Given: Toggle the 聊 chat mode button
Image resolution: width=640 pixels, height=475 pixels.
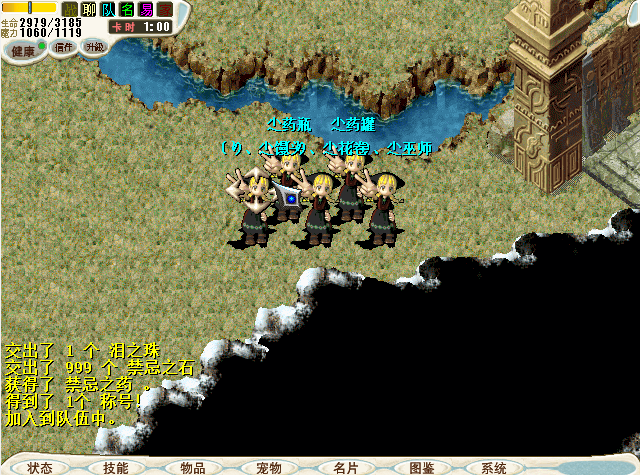Looking at the screenshot, I should [x=88, y=9].
